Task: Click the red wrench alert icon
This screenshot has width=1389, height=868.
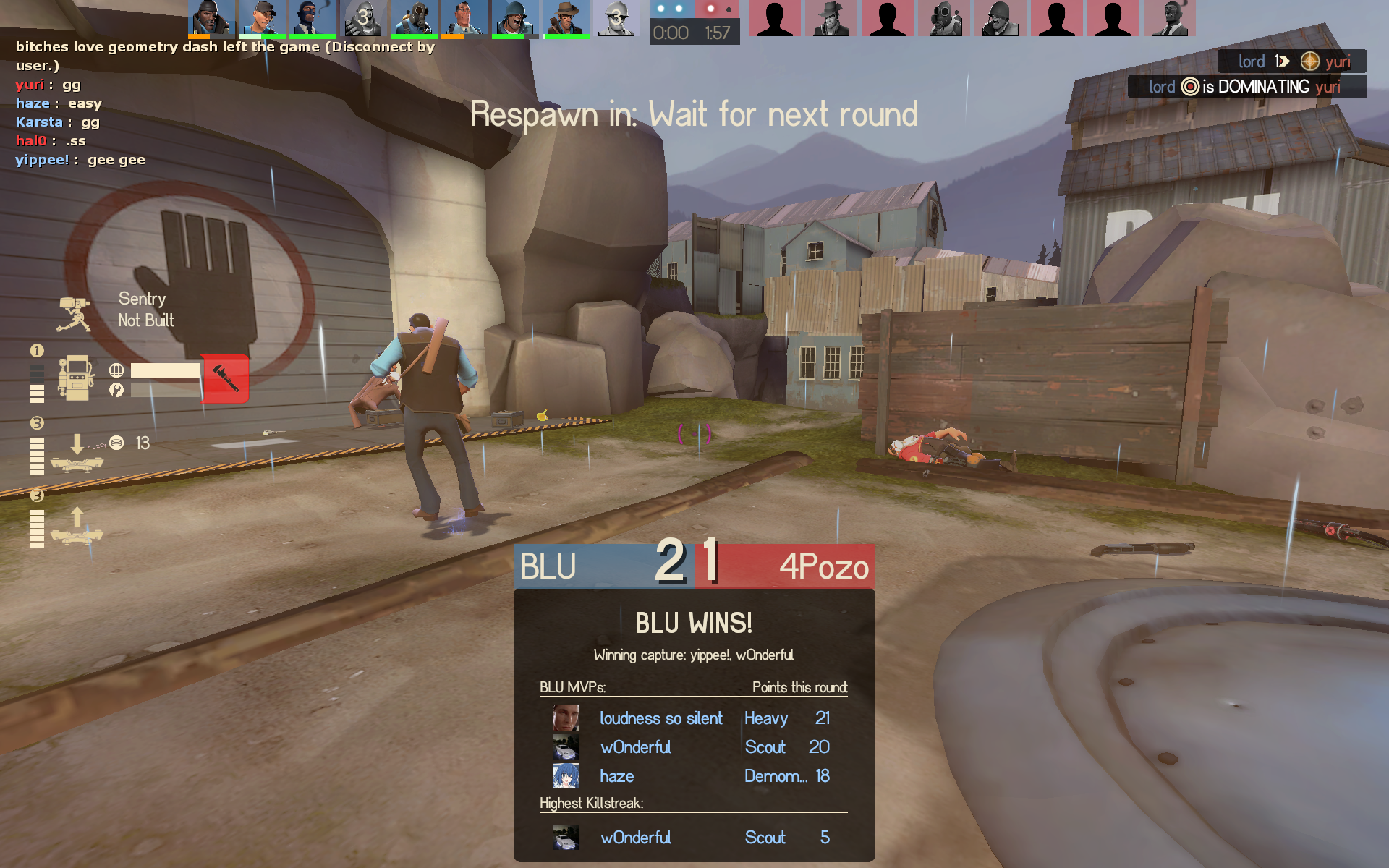Action: click(225, 378)
